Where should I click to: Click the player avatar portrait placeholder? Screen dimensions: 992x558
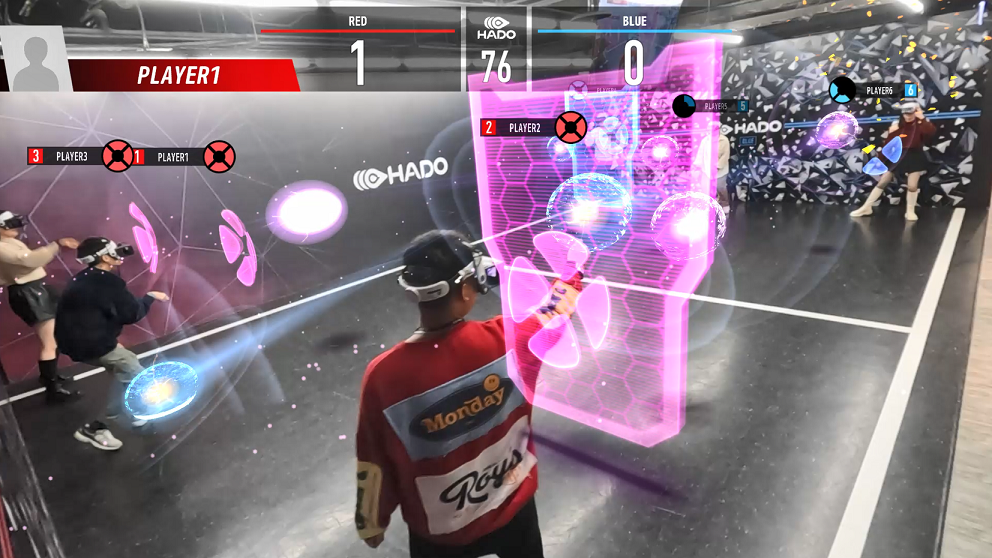pos(37,59)
